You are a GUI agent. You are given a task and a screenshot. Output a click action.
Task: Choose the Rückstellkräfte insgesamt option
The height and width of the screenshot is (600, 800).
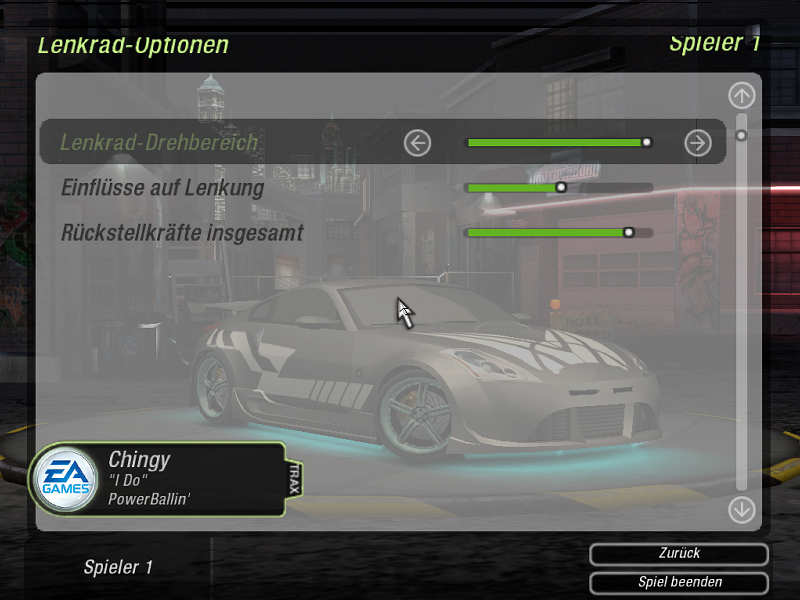point(182,233)
